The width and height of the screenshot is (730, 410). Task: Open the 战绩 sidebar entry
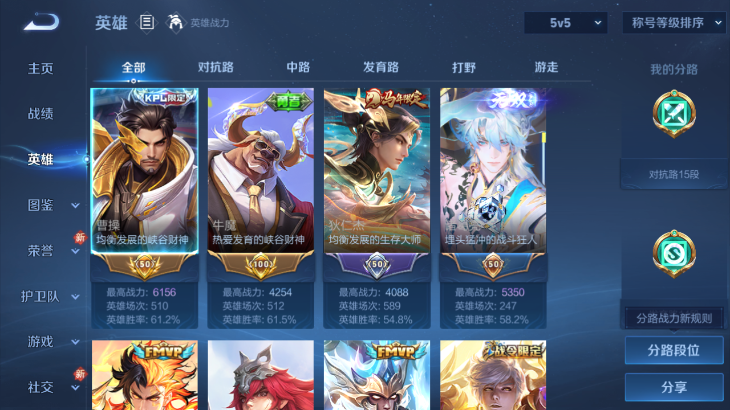[x=41, y=113]
